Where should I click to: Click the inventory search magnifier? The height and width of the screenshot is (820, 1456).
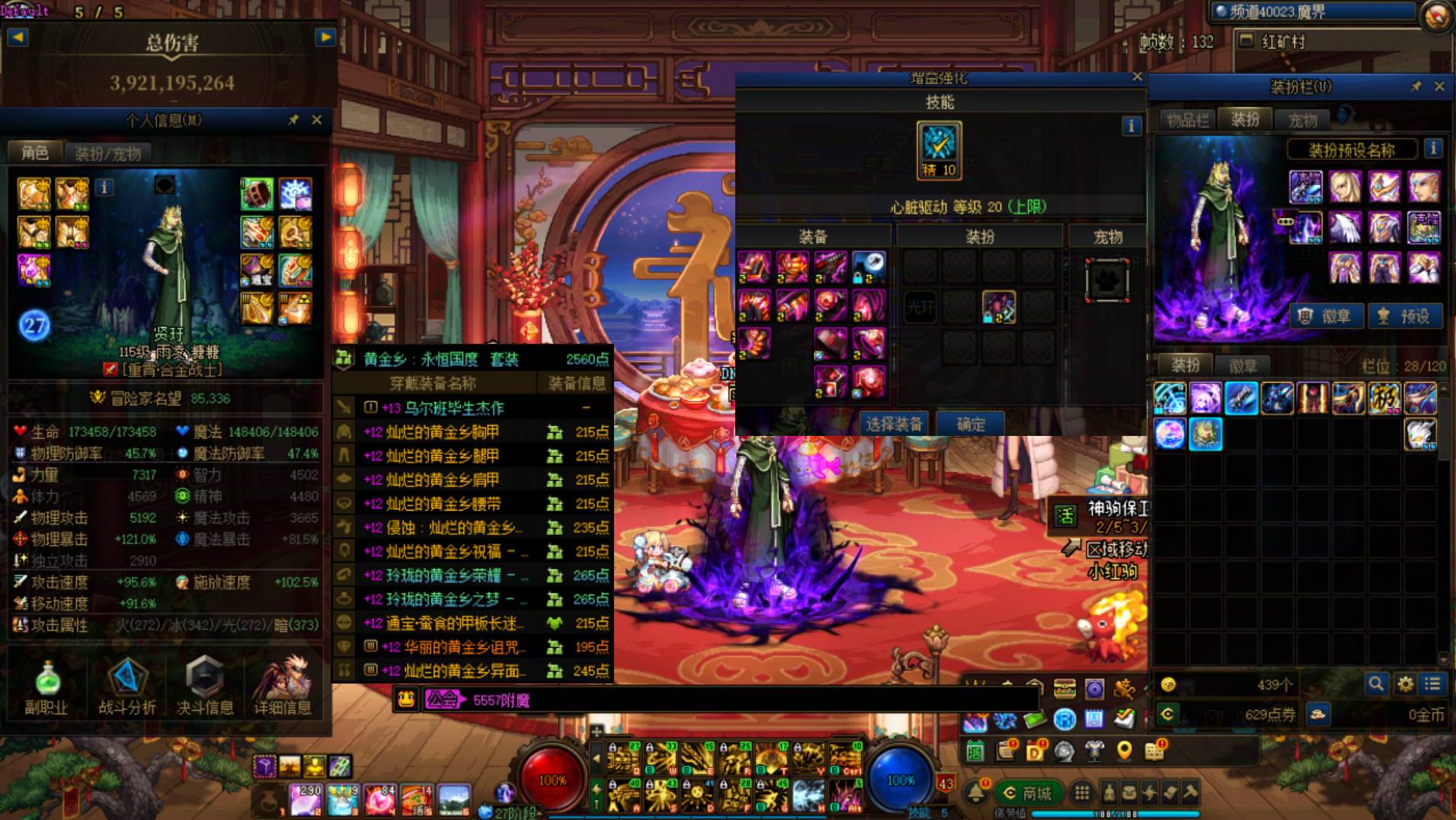1375,684
